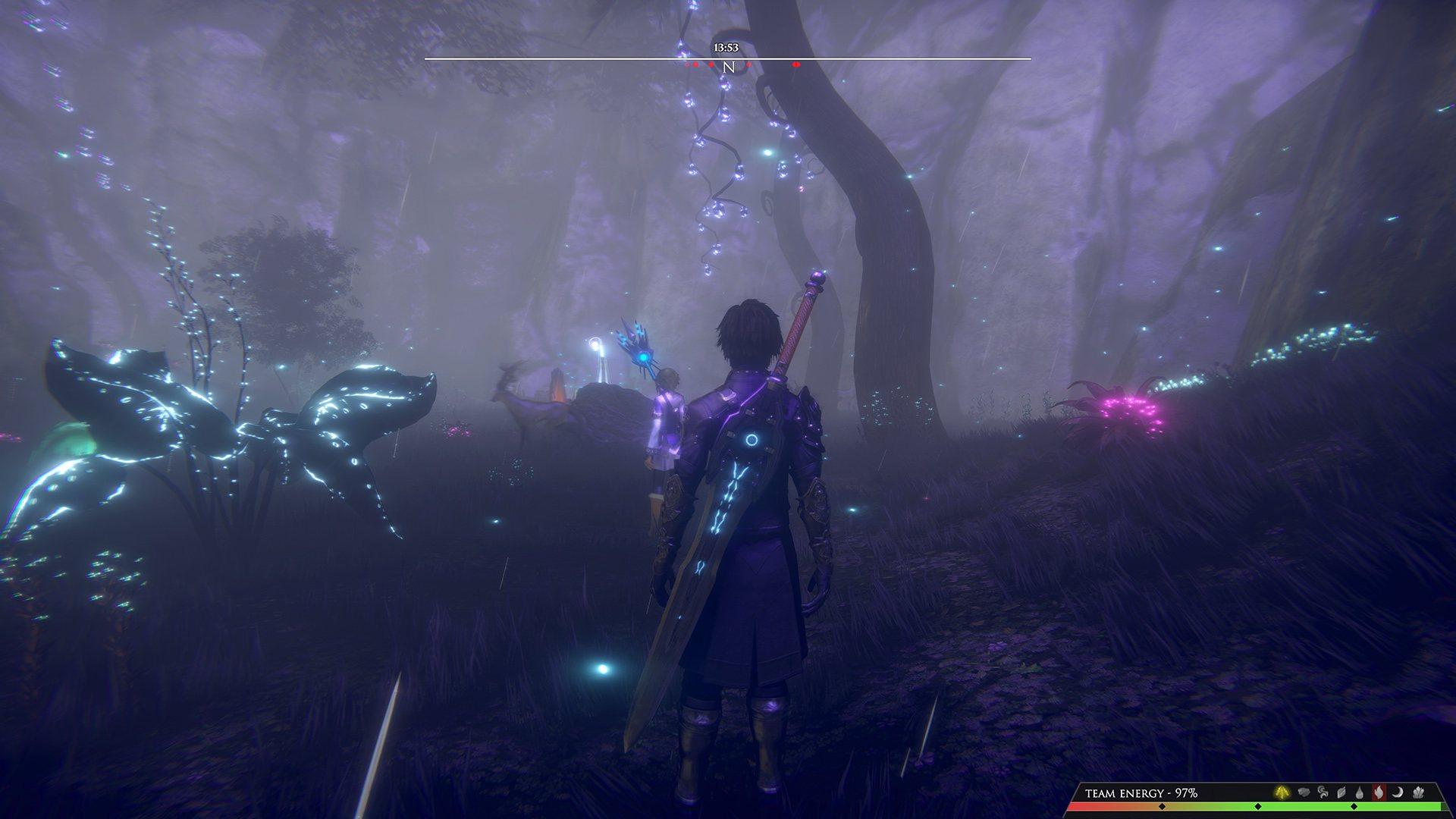
Task: Select the moon element icon
Action: [x=1396, y=793]
